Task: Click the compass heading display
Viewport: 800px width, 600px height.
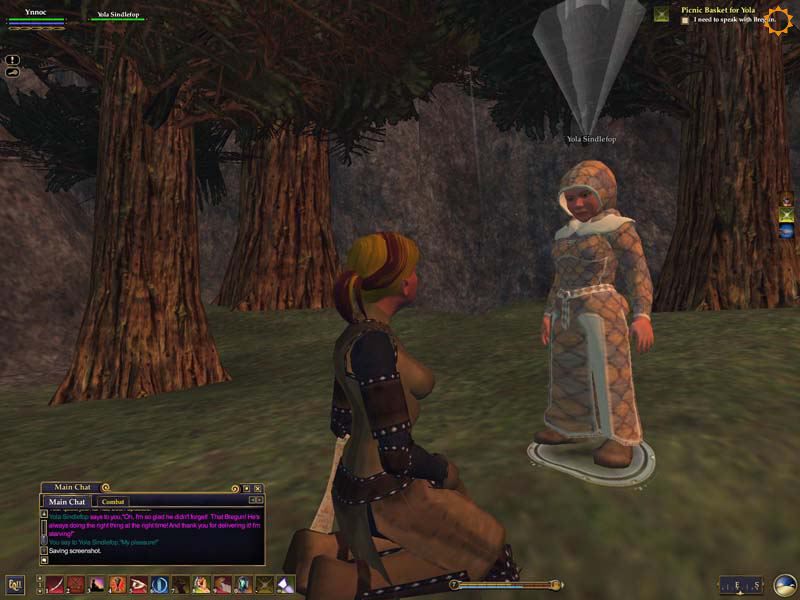Action: (741, 585)
